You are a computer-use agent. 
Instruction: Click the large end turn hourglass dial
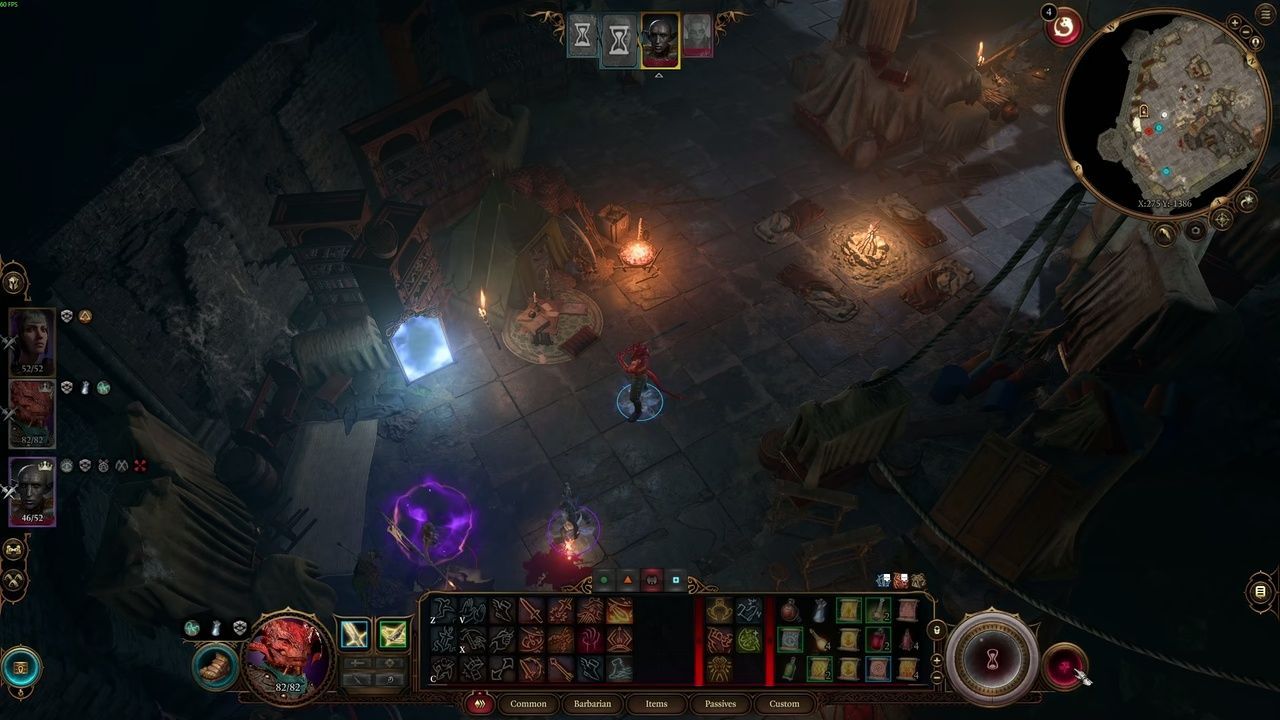point(991,658)
